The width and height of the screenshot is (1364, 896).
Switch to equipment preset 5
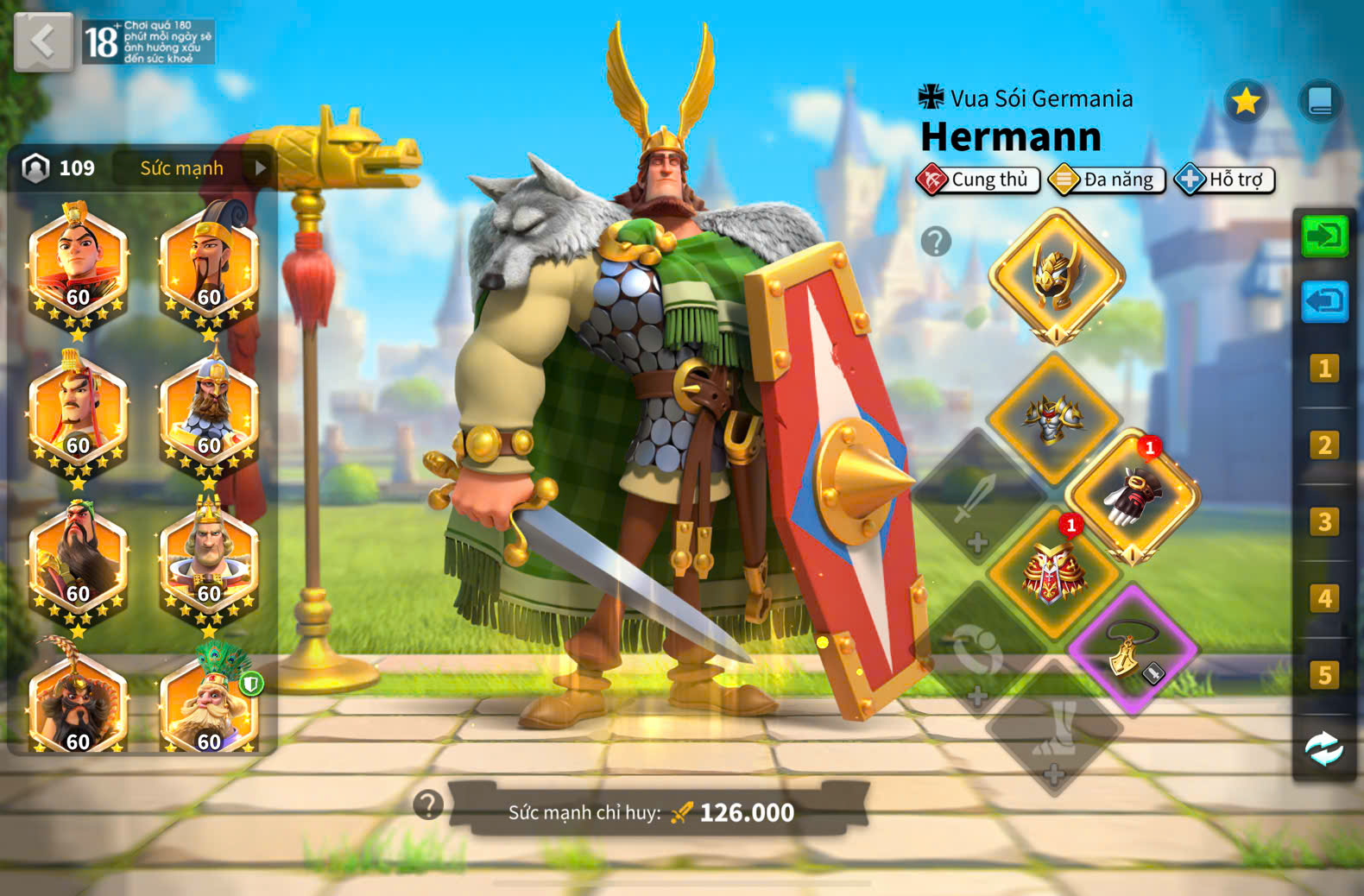(1324, 674)
